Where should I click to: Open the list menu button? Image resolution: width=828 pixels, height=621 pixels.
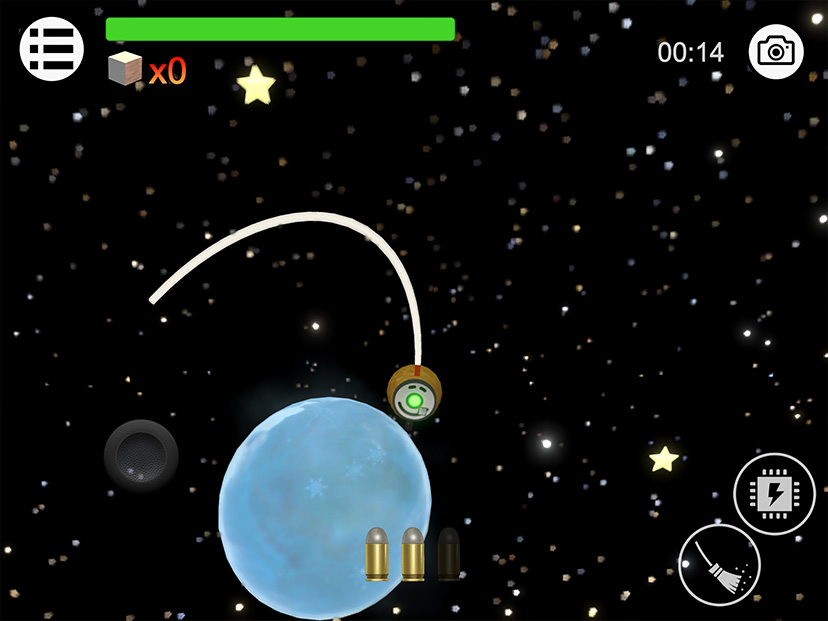(x=51, y=48)
